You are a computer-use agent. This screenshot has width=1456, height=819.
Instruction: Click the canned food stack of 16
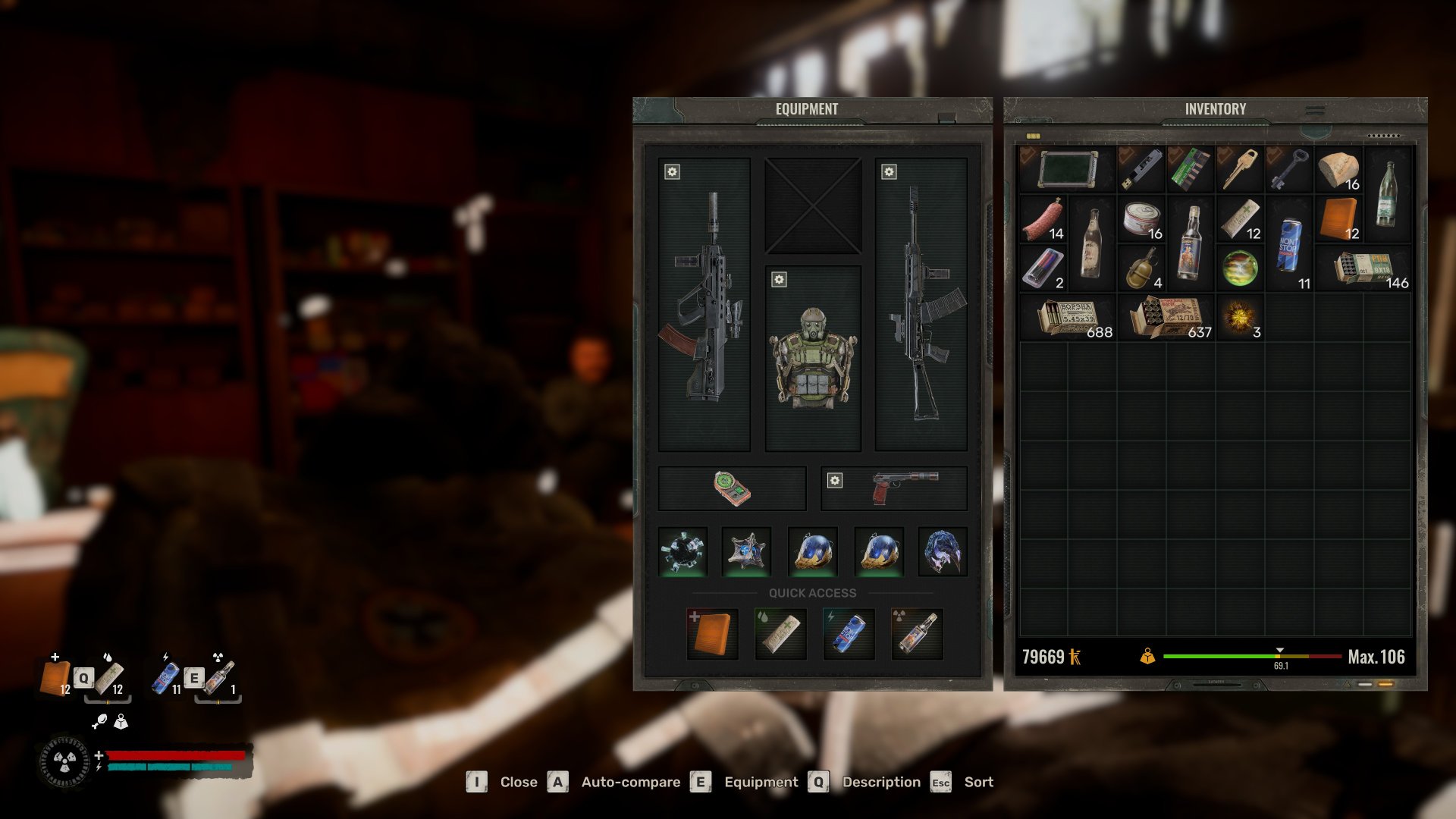pyautogui.click(x=1141, y=219)
